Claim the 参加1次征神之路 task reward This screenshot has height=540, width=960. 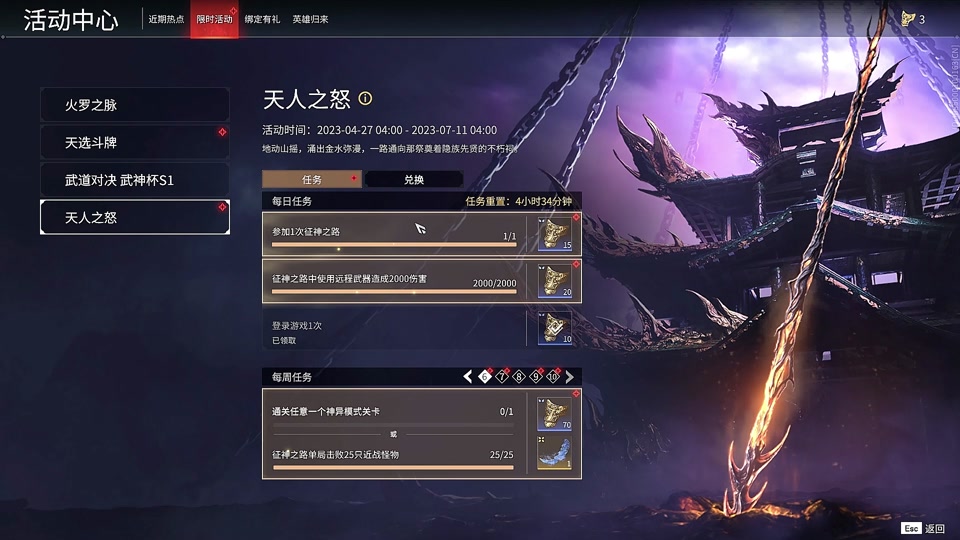coord(555,233)
